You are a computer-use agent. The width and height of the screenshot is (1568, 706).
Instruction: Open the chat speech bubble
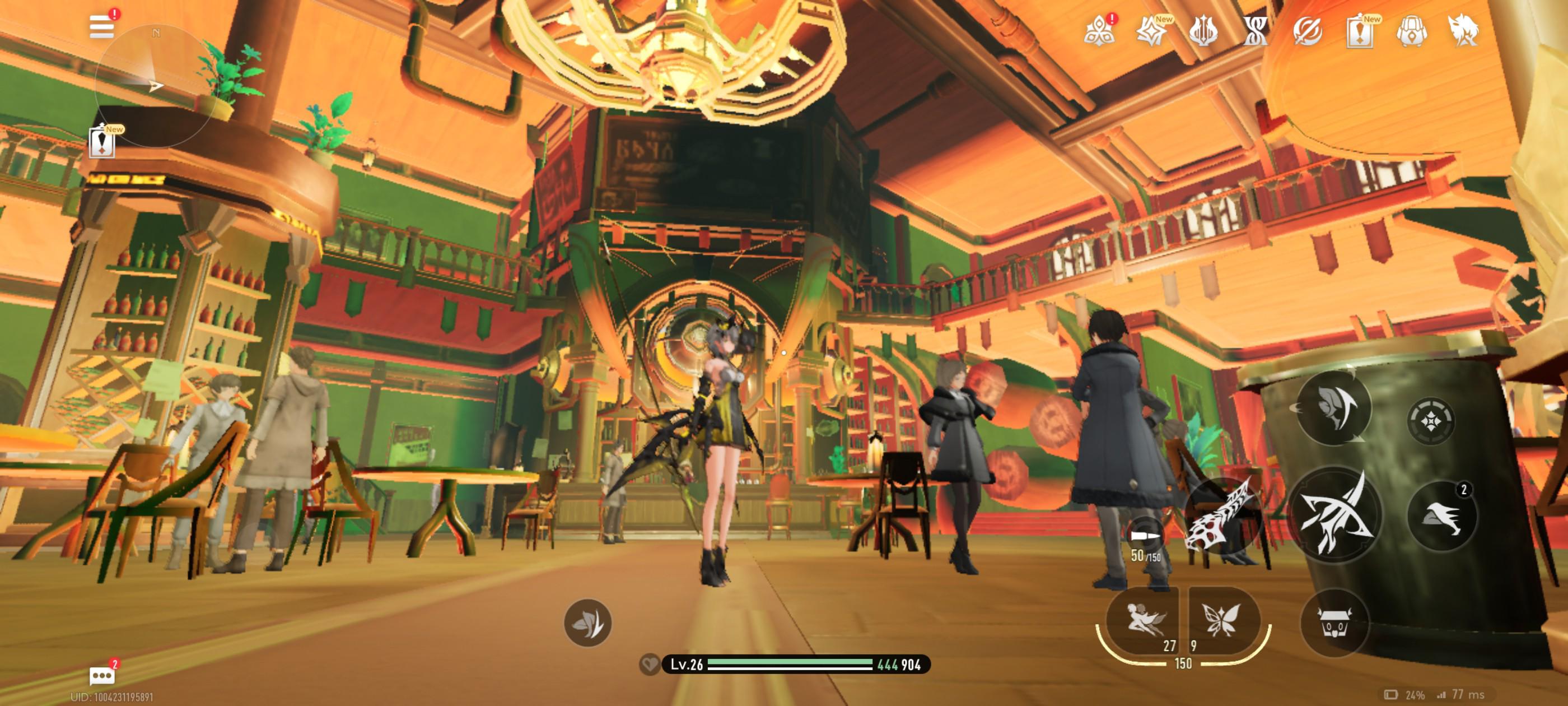pyautogui.click(x=102, y=675)
